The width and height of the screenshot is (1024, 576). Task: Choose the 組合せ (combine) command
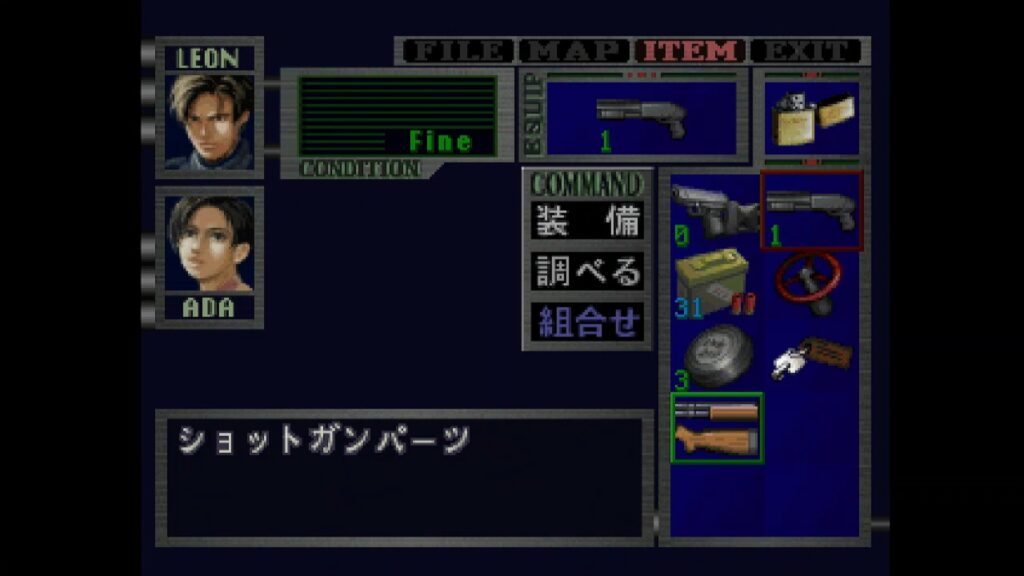click(587, 322)
